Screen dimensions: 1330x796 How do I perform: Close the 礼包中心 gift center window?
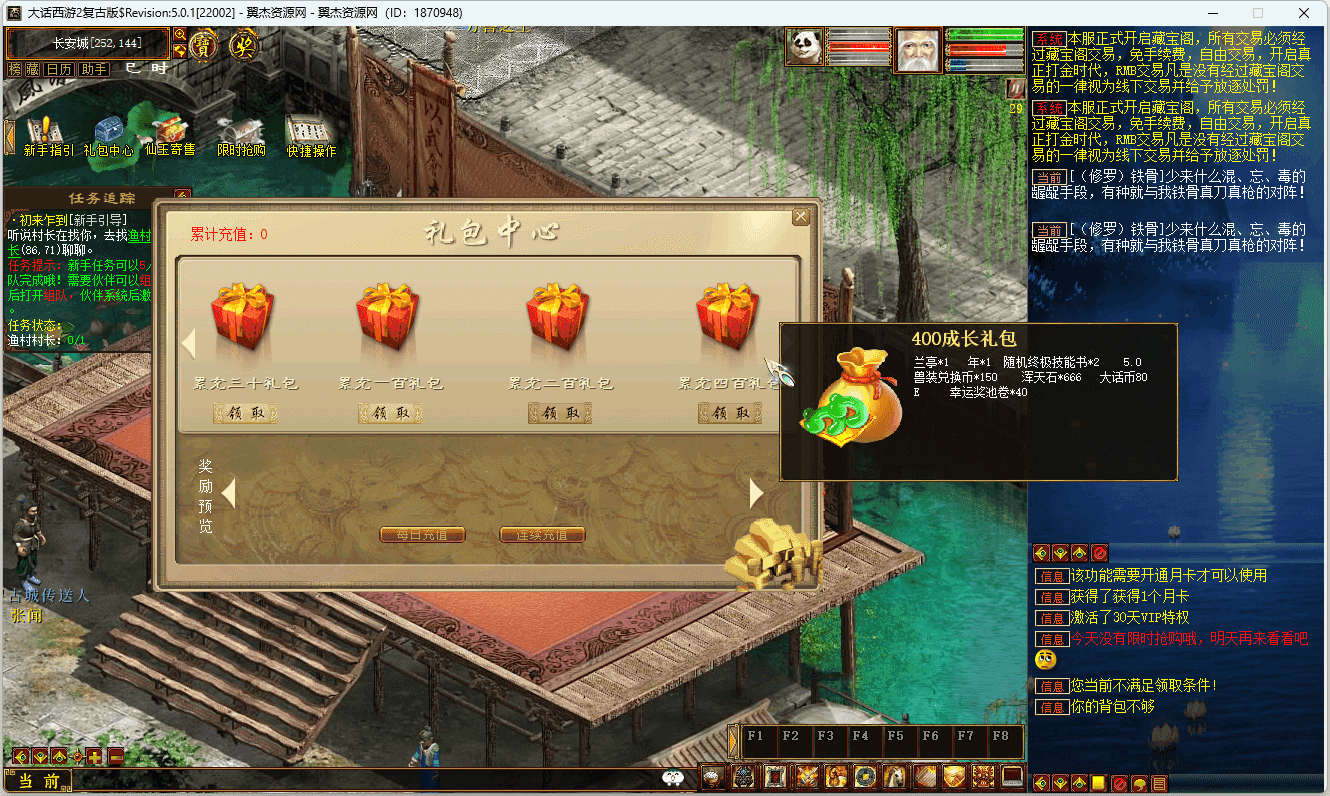[800, 217]
